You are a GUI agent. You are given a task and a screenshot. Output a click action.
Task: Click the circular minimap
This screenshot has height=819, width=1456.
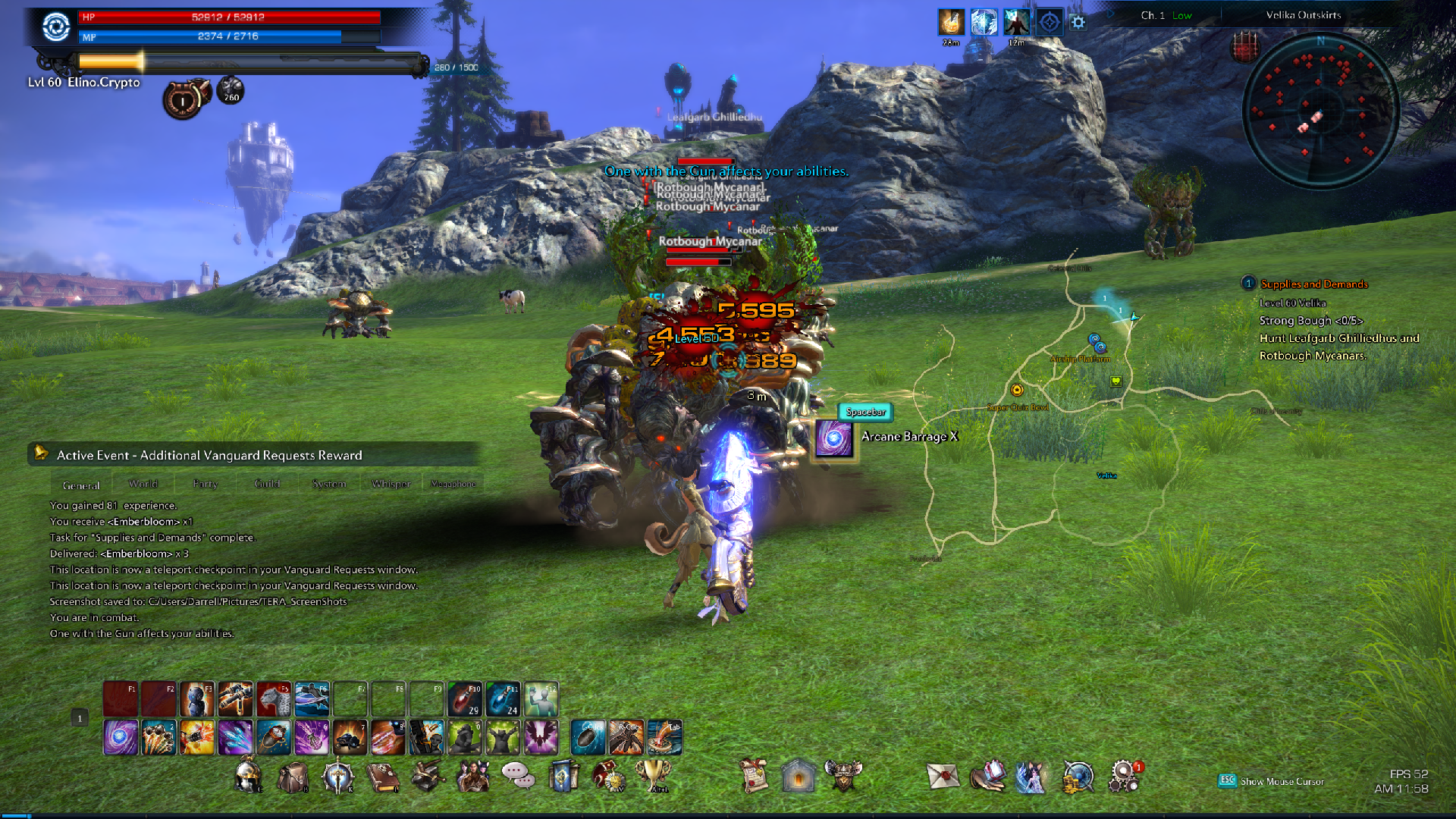[1319, 111]
